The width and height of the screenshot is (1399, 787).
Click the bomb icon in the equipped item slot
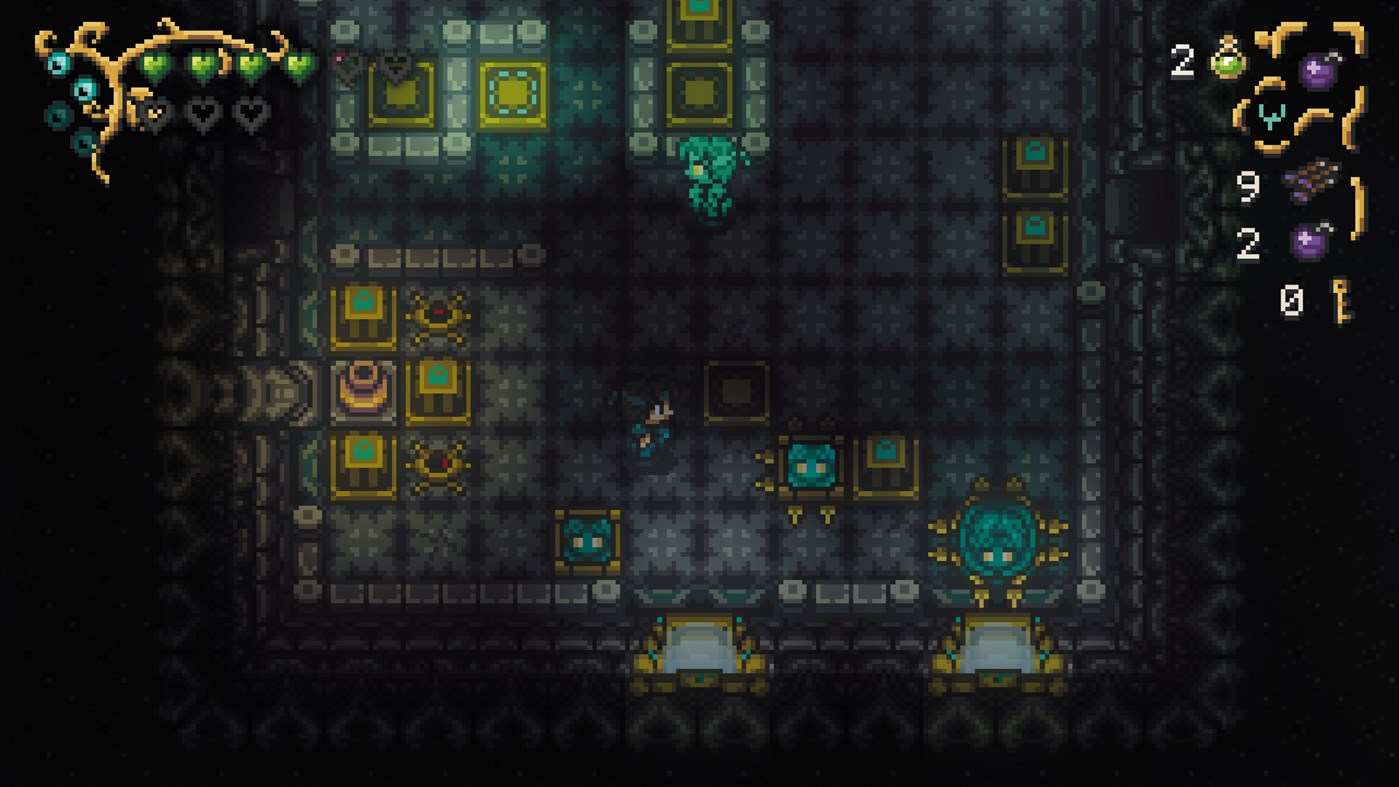(1320, 69)
